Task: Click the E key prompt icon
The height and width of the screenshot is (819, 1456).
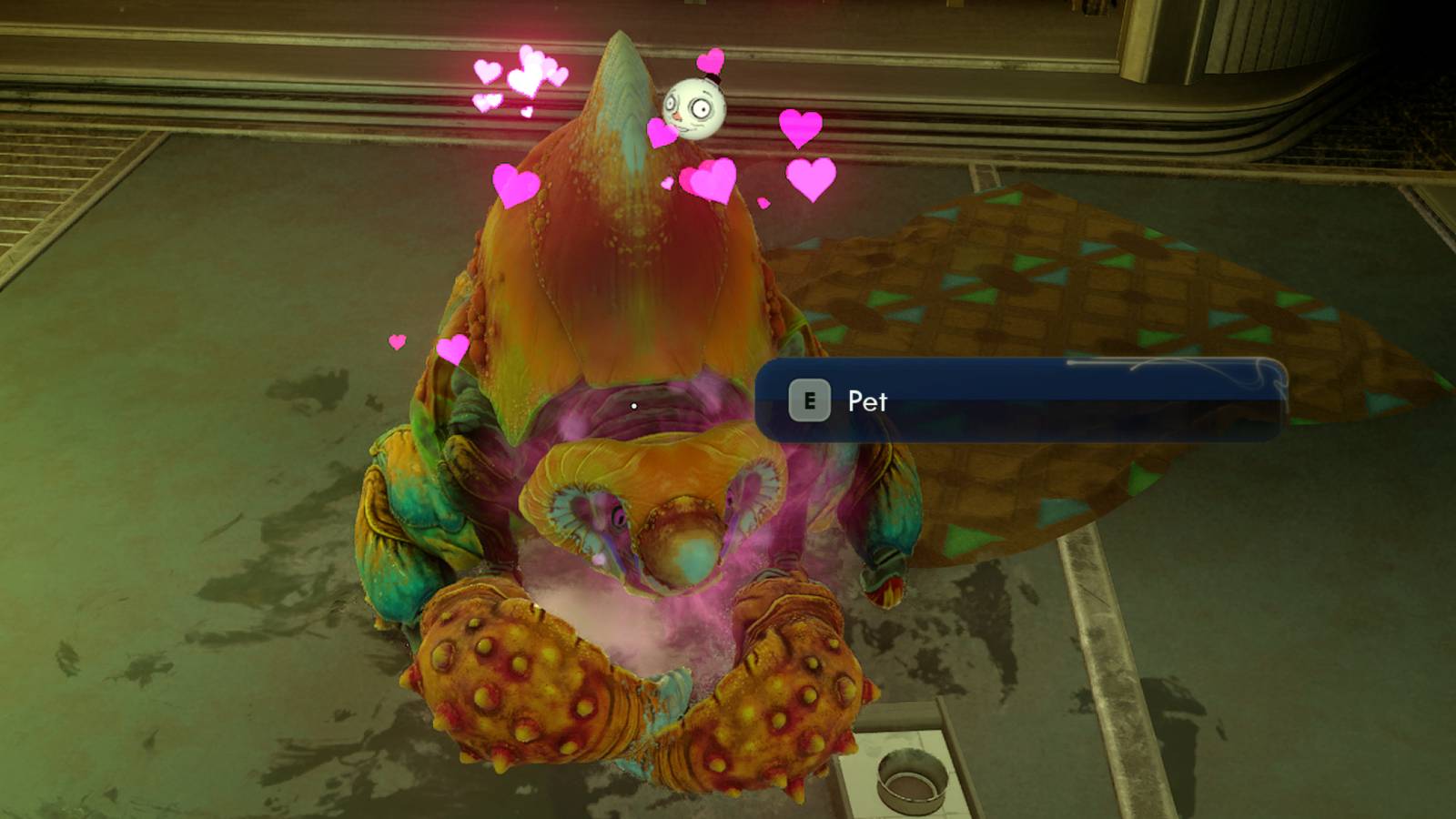Action: tap(810, 398)
